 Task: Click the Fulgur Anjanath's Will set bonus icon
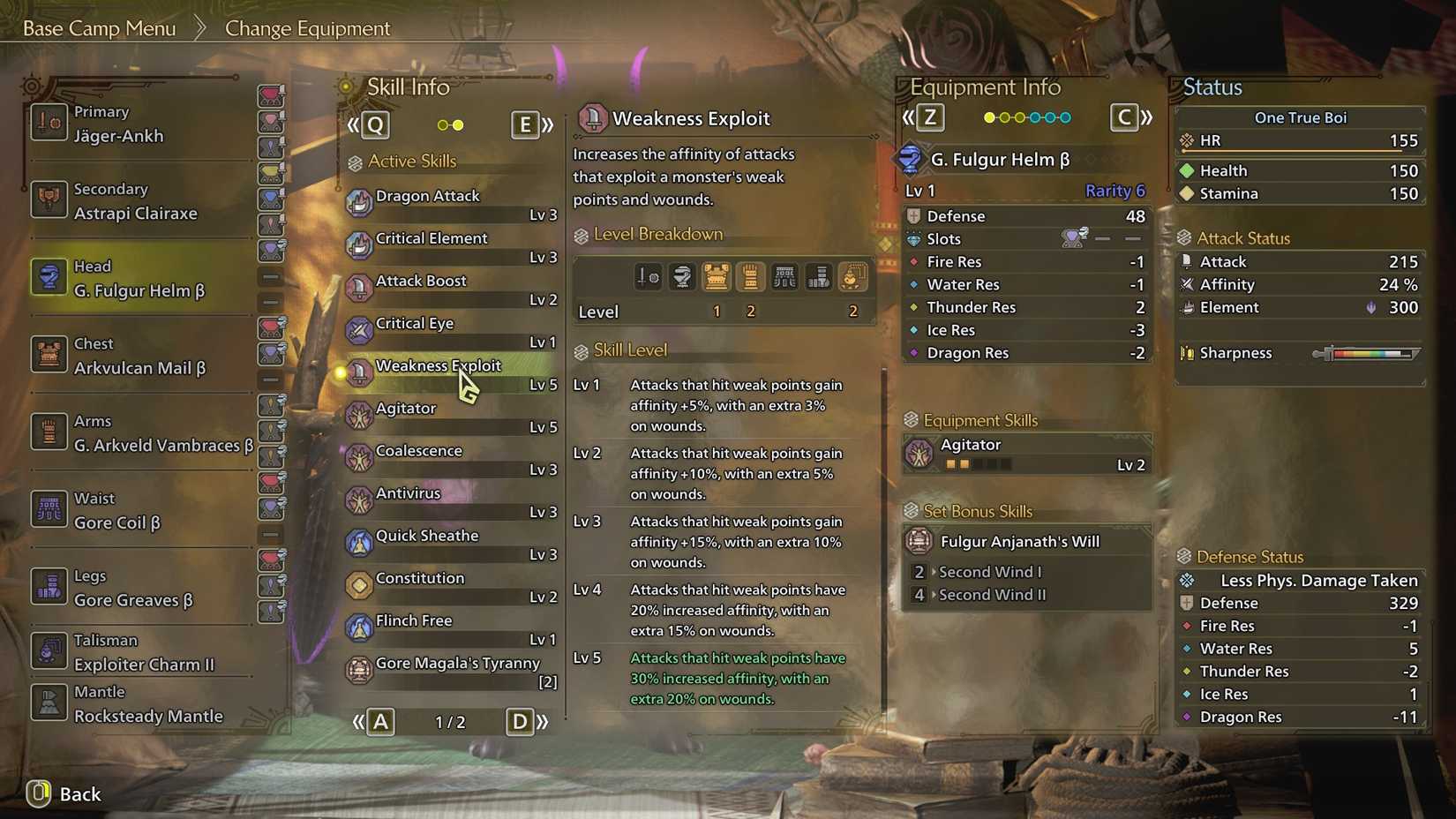pos(919,540)
